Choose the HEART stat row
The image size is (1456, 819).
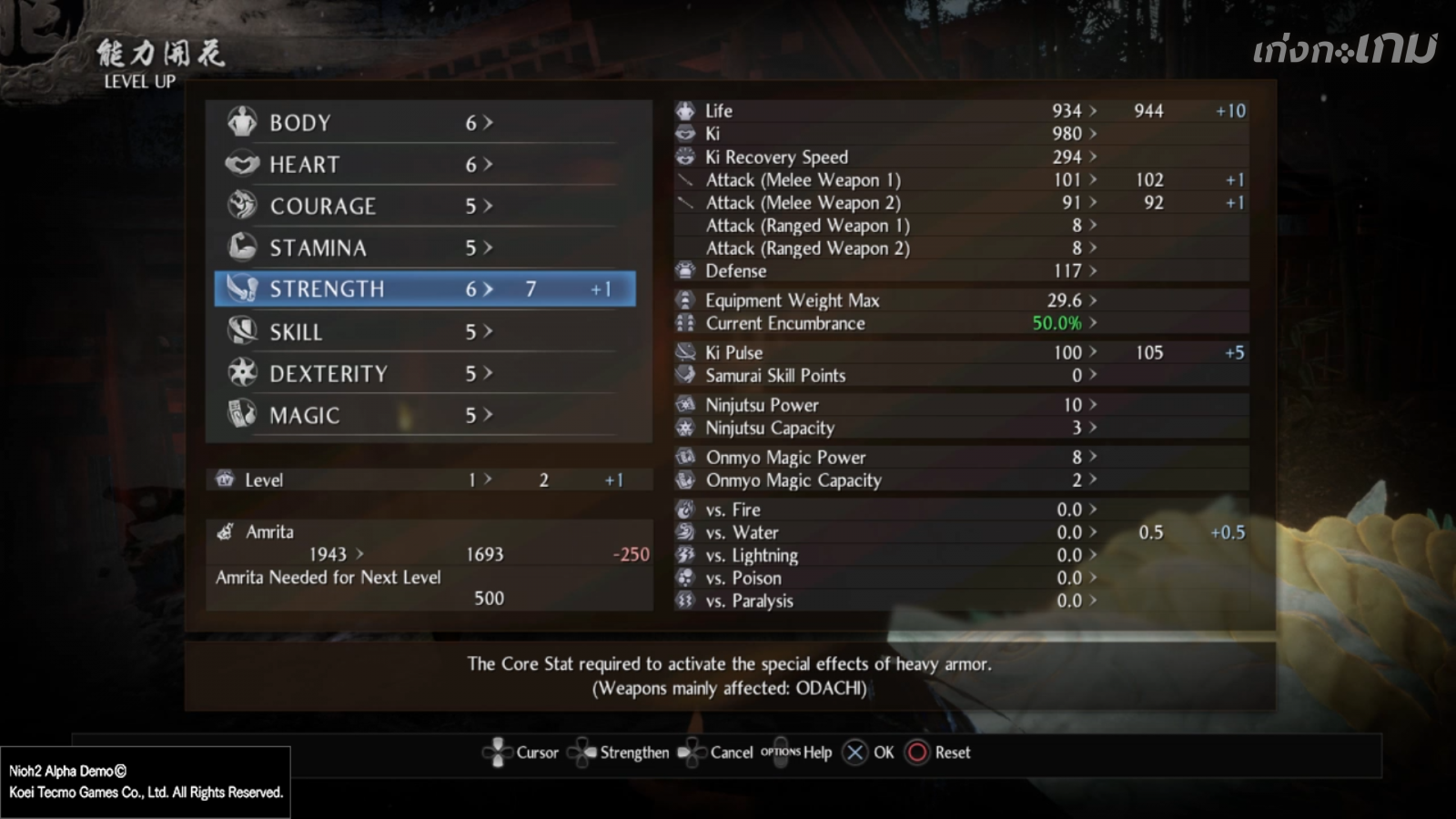pyautogui.click(x=424, y=165)
